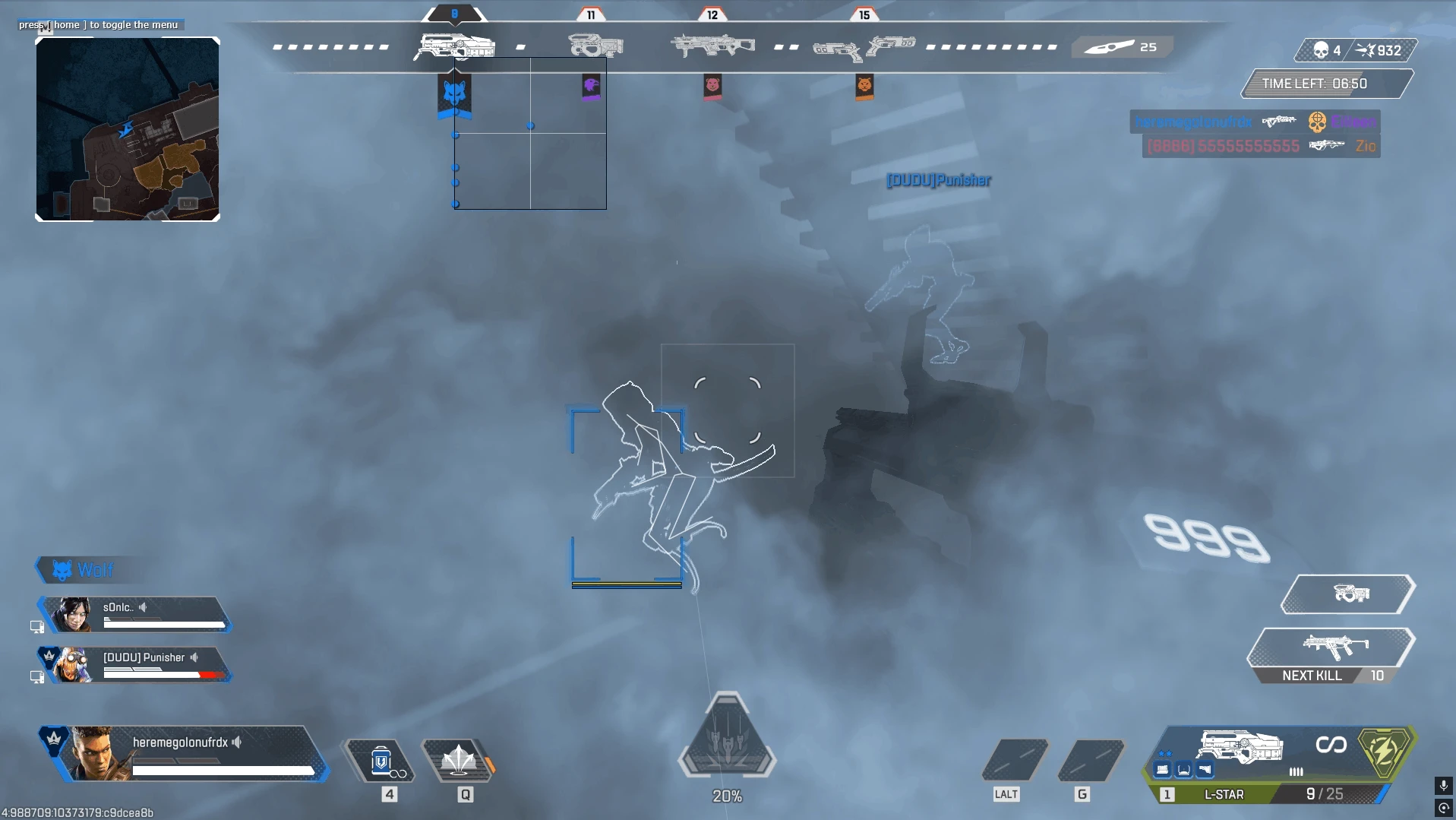Select sOnIc. teammate panel
1456x820 pixels.
tap(137, 615)
